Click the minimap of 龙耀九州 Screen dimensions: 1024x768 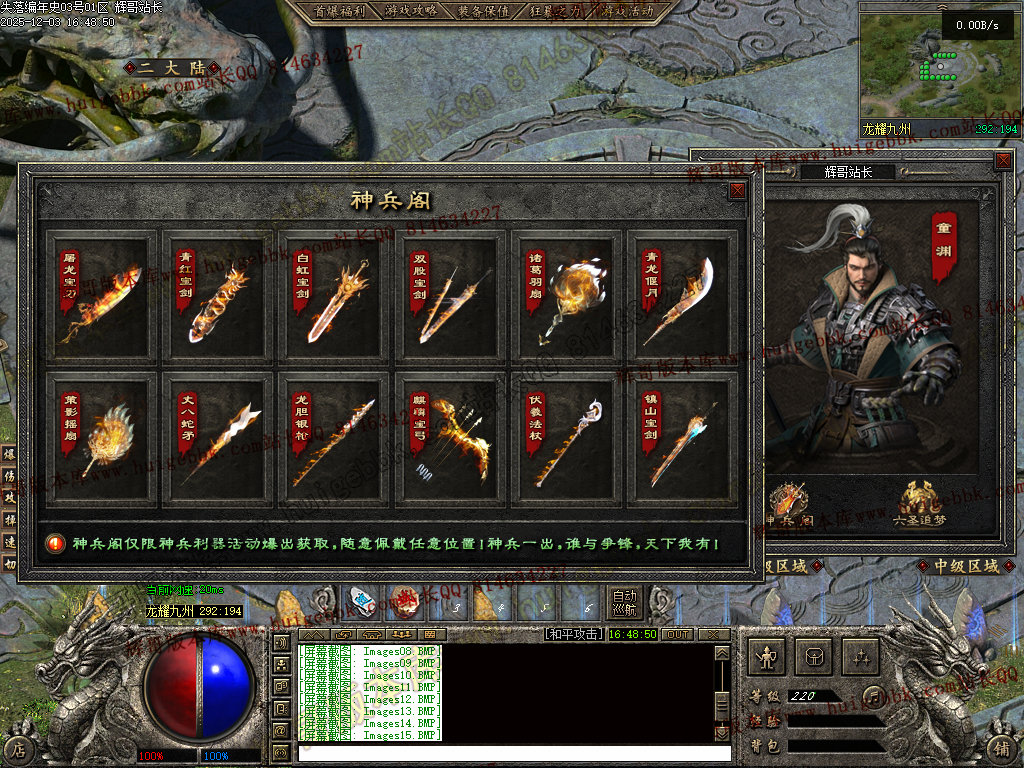tap(938, 66)
